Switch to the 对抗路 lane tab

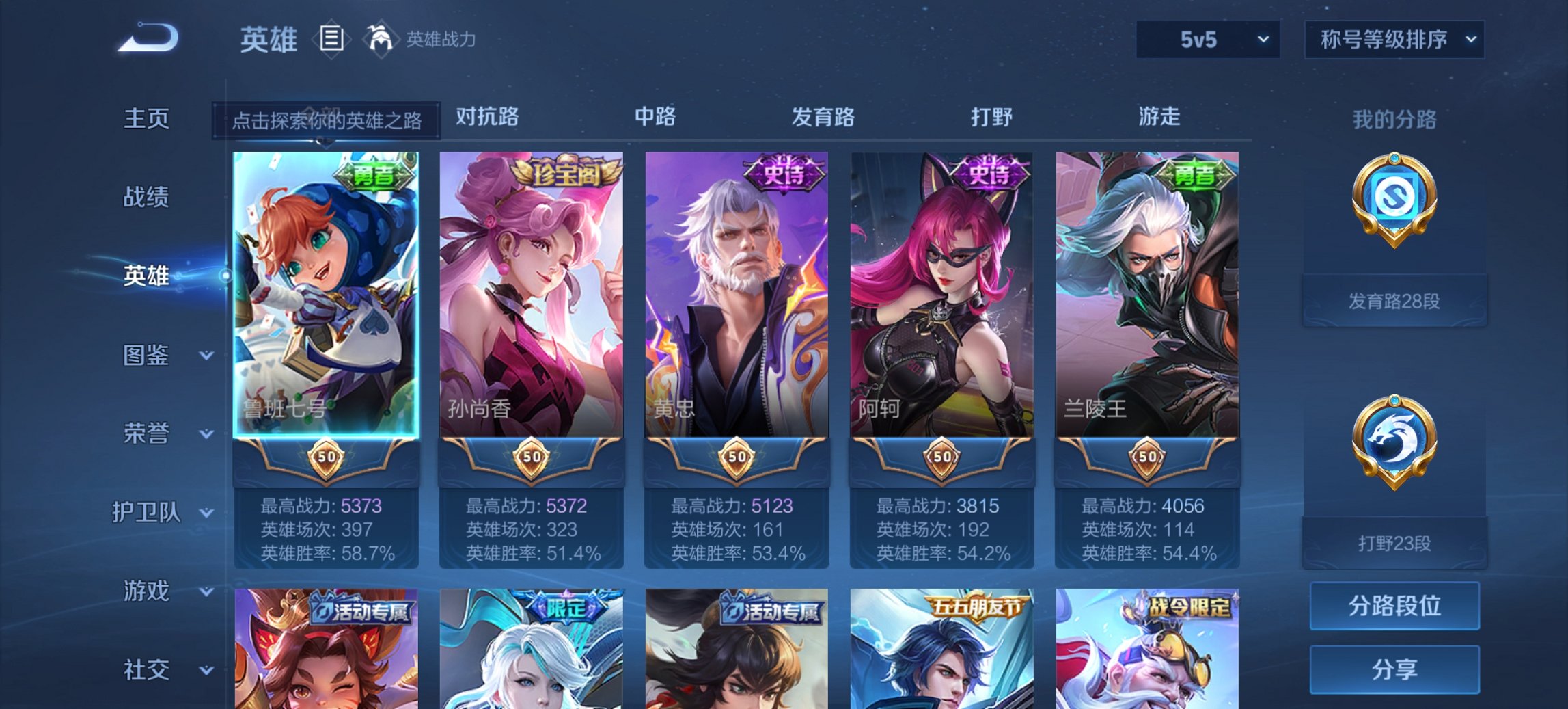coord(486,117)
